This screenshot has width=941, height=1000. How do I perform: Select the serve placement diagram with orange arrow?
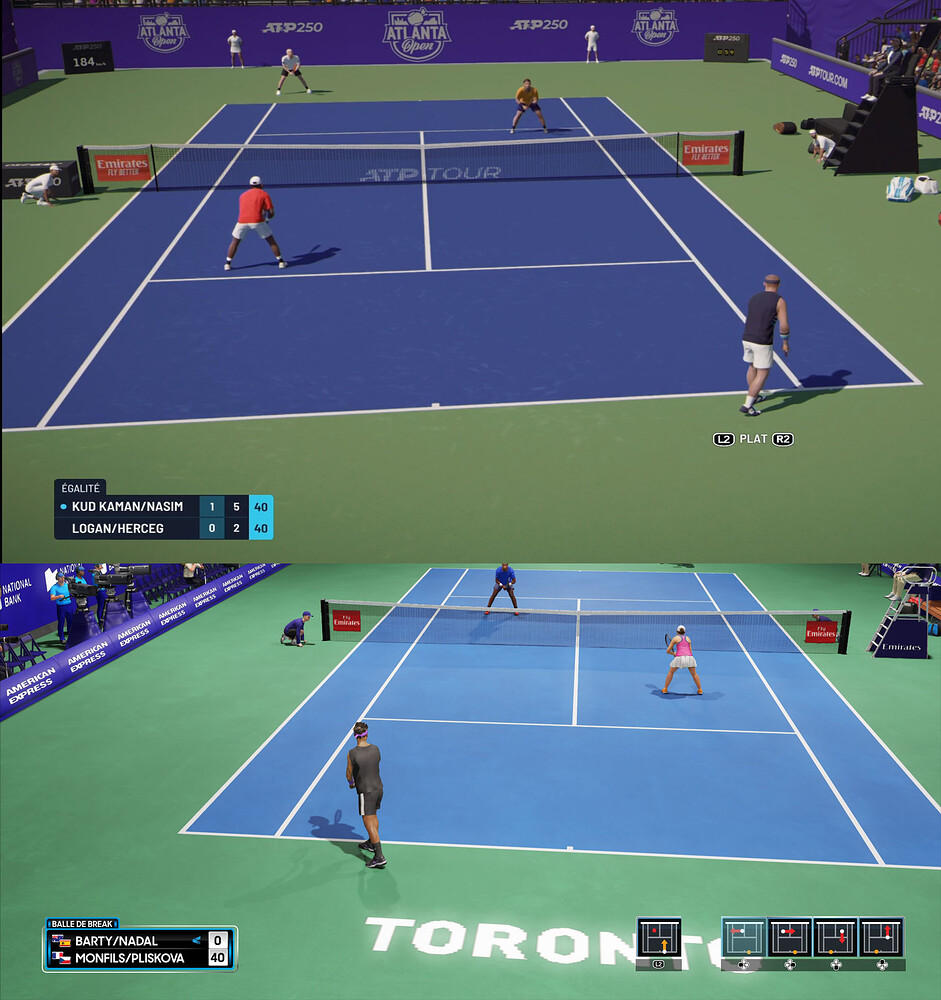point(658,938)
